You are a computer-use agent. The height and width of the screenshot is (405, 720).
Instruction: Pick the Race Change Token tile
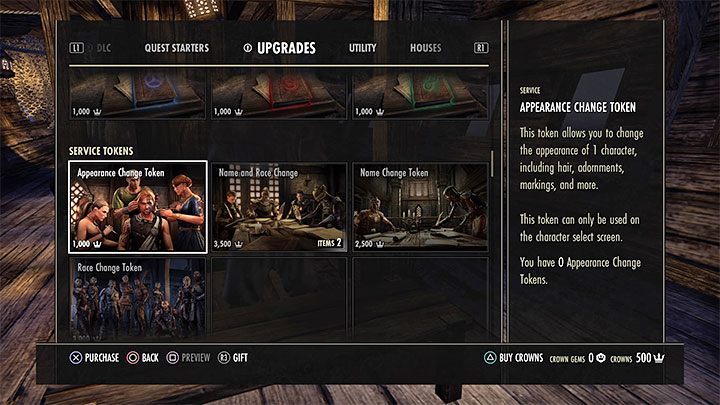pyautogui.click(x=138, y=297)
